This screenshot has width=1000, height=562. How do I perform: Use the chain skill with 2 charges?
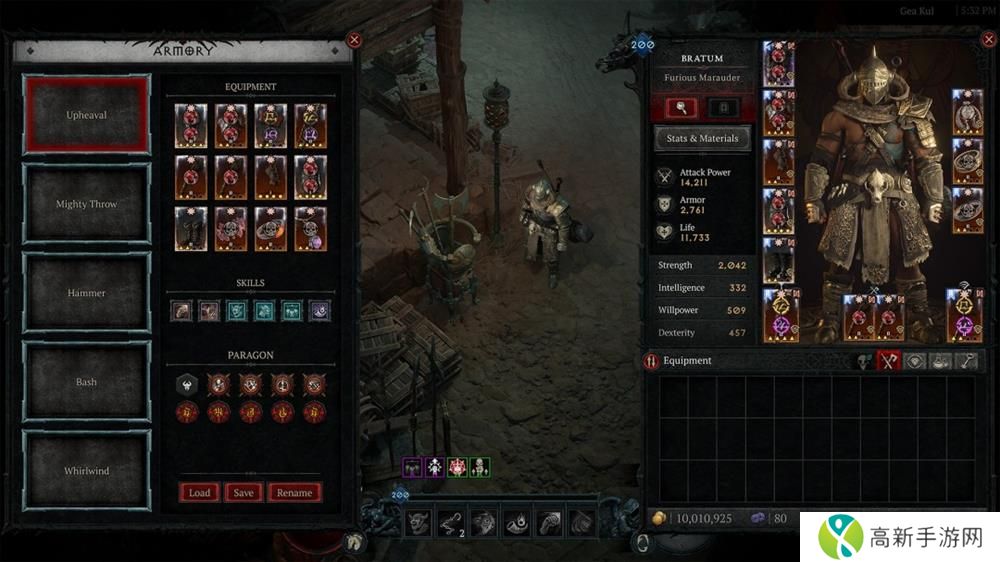click(x=451, y=521)
